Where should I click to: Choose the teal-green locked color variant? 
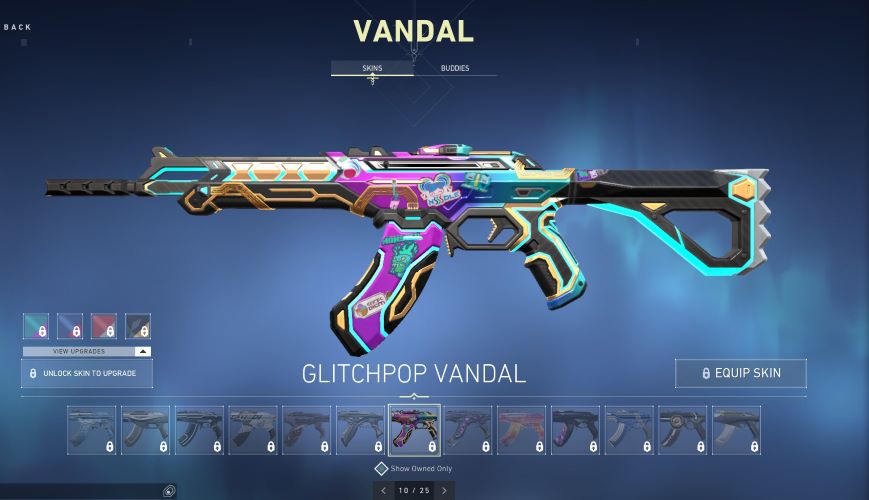[x=35, y=326]
